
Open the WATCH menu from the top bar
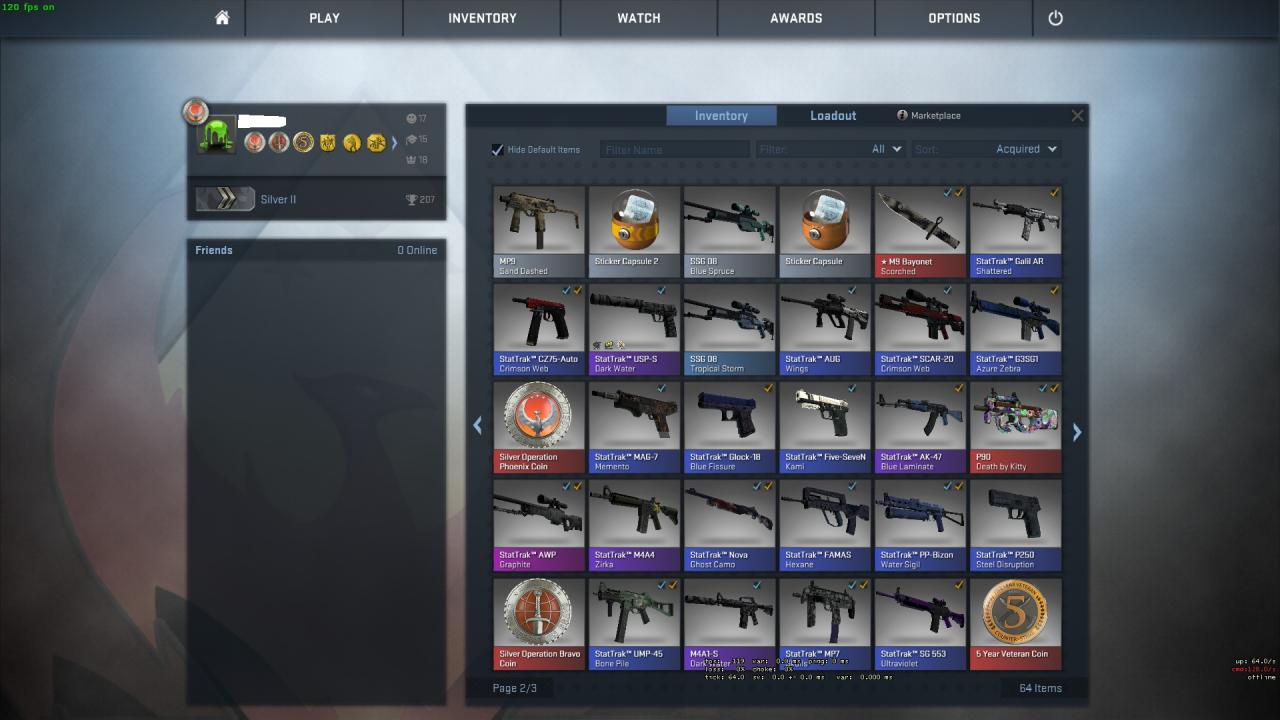coord(638,17)
